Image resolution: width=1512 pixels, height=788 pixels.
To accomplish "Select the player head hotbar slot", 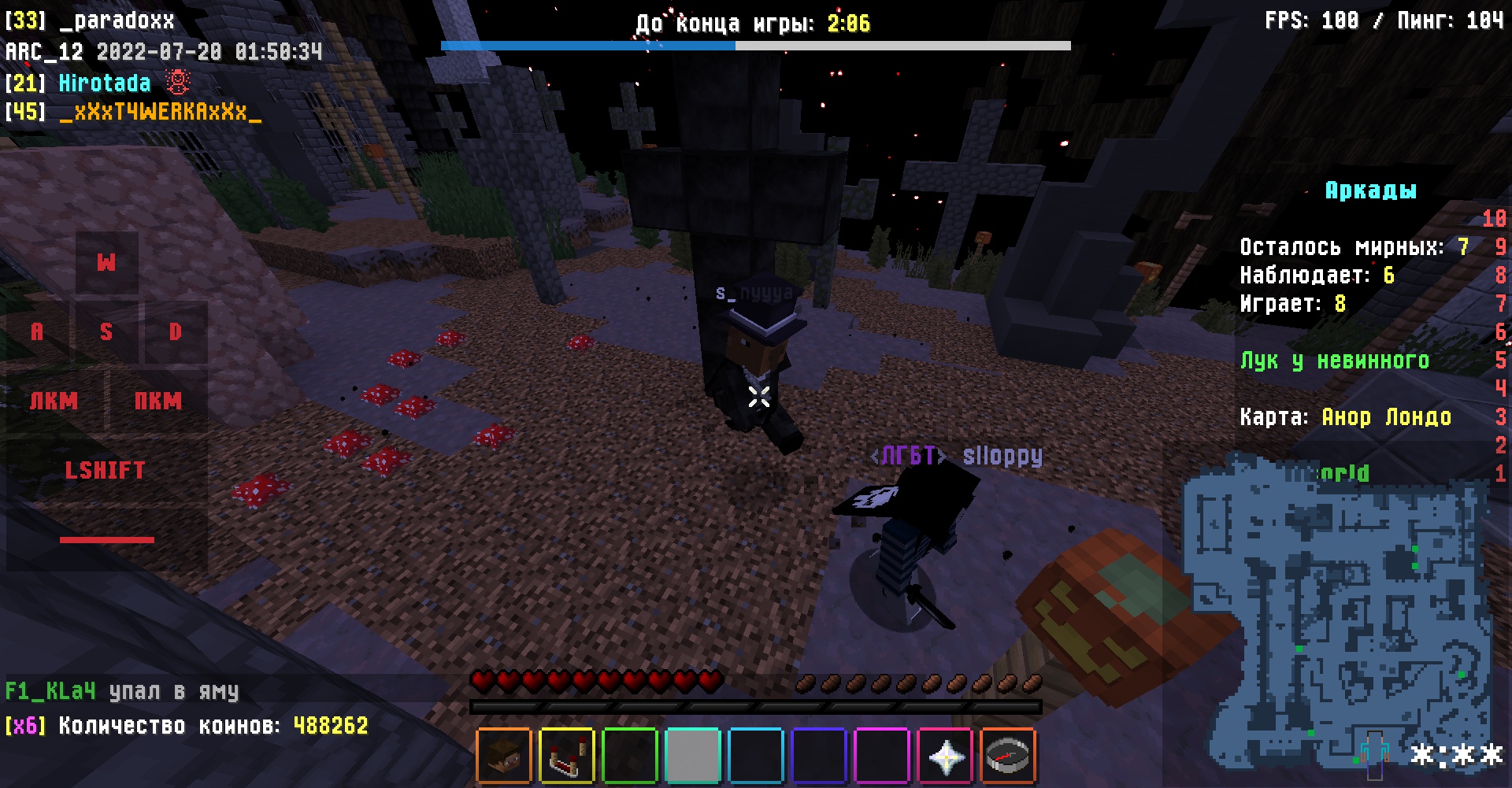I will pyautogui.click(x=504, y=757).
